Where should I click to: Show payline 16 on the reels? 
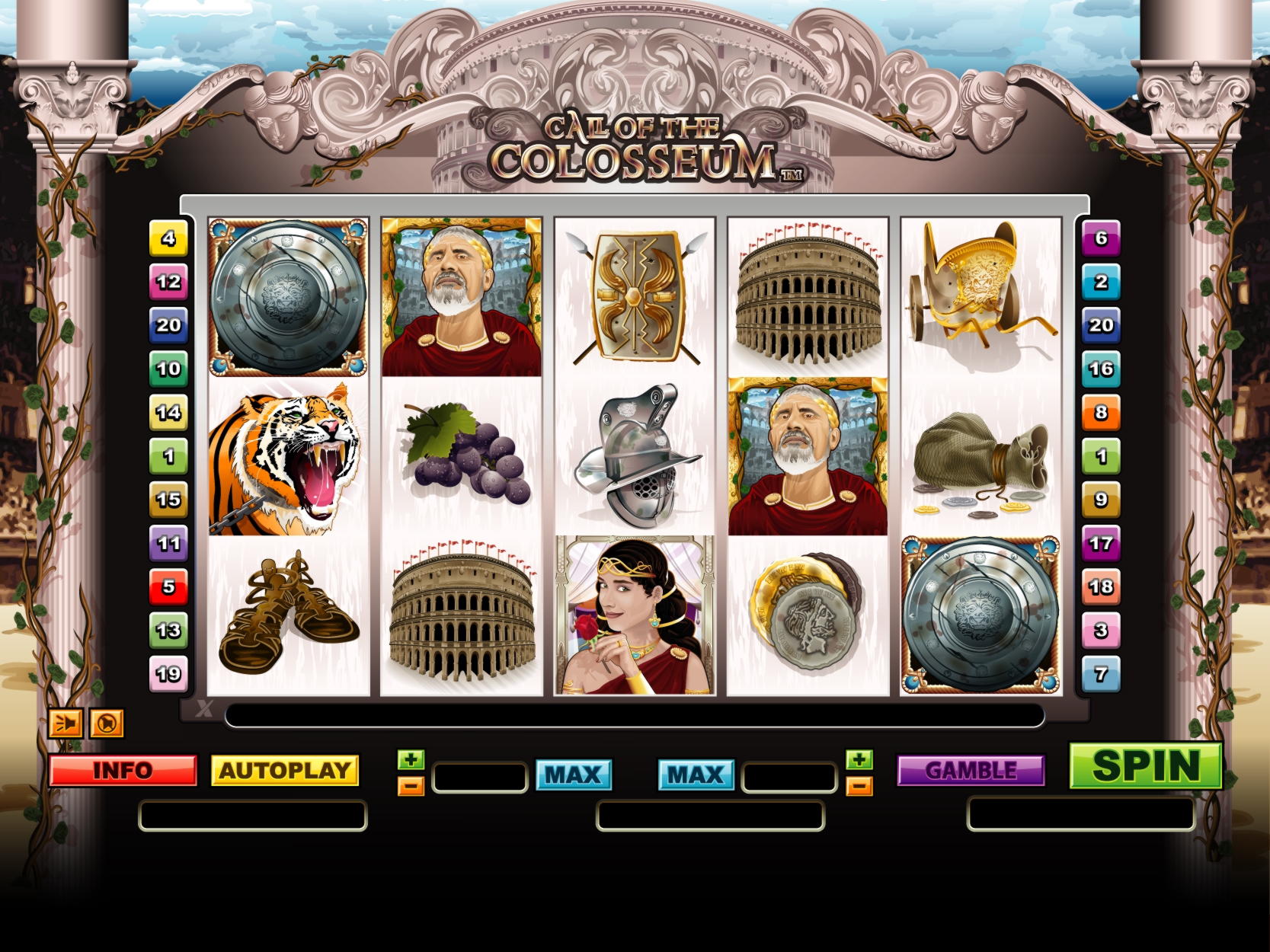(x=1101, y=369)
